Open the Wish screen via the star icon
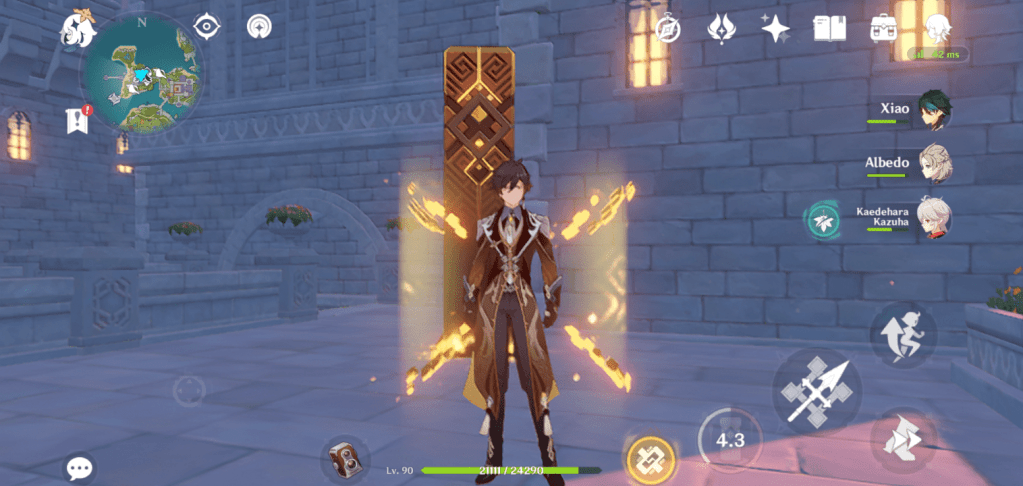Viewport: 1023px width, 486px height. click(776, 28)
